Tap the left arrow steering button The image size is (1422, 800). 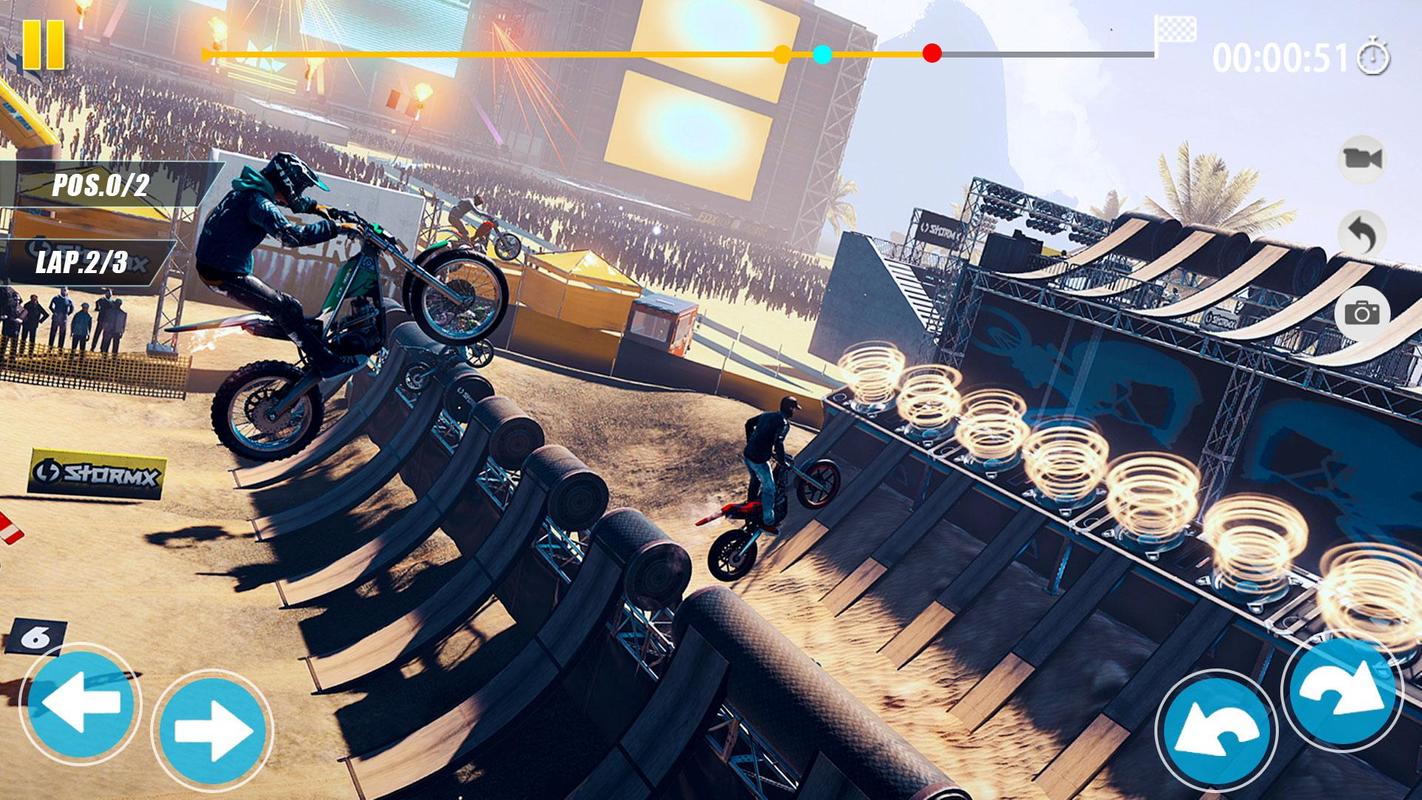(79, 704)
